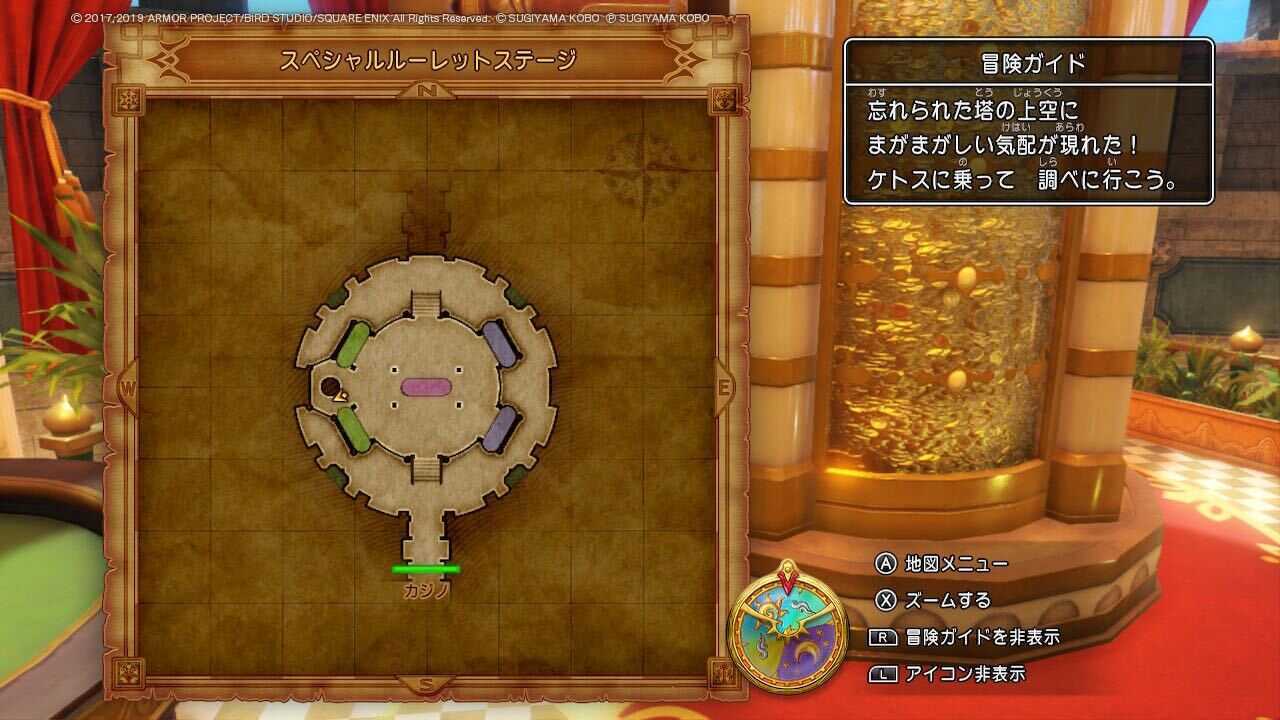1280x720 pixels.
Task: Expand the N compass marker at map top
Action: [428, 89]
